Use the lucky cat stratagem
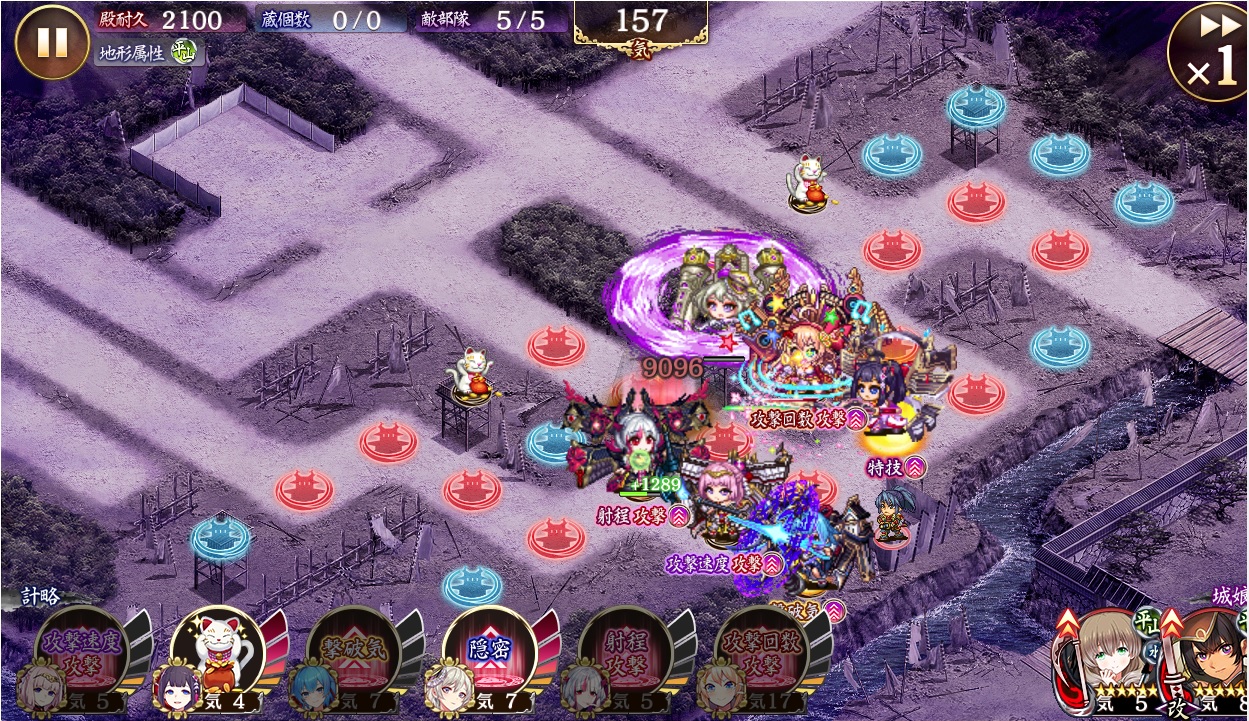The width and height of the screenshot is (1249, 721). coord(217,648)
